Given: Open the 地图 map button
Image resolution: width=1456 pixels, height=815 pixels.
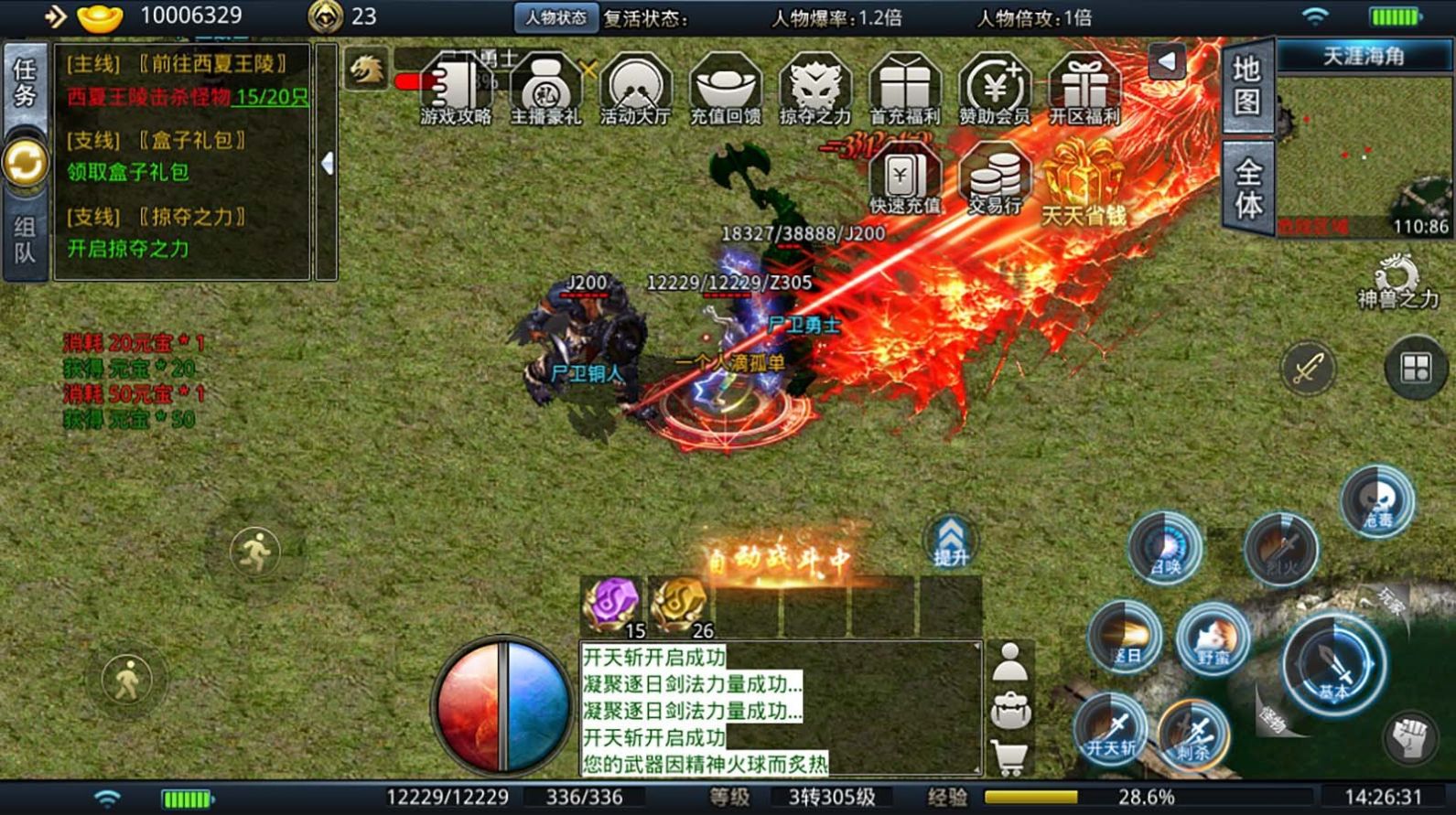Looking at the screenshot, I should click(x=1246, y=85).
